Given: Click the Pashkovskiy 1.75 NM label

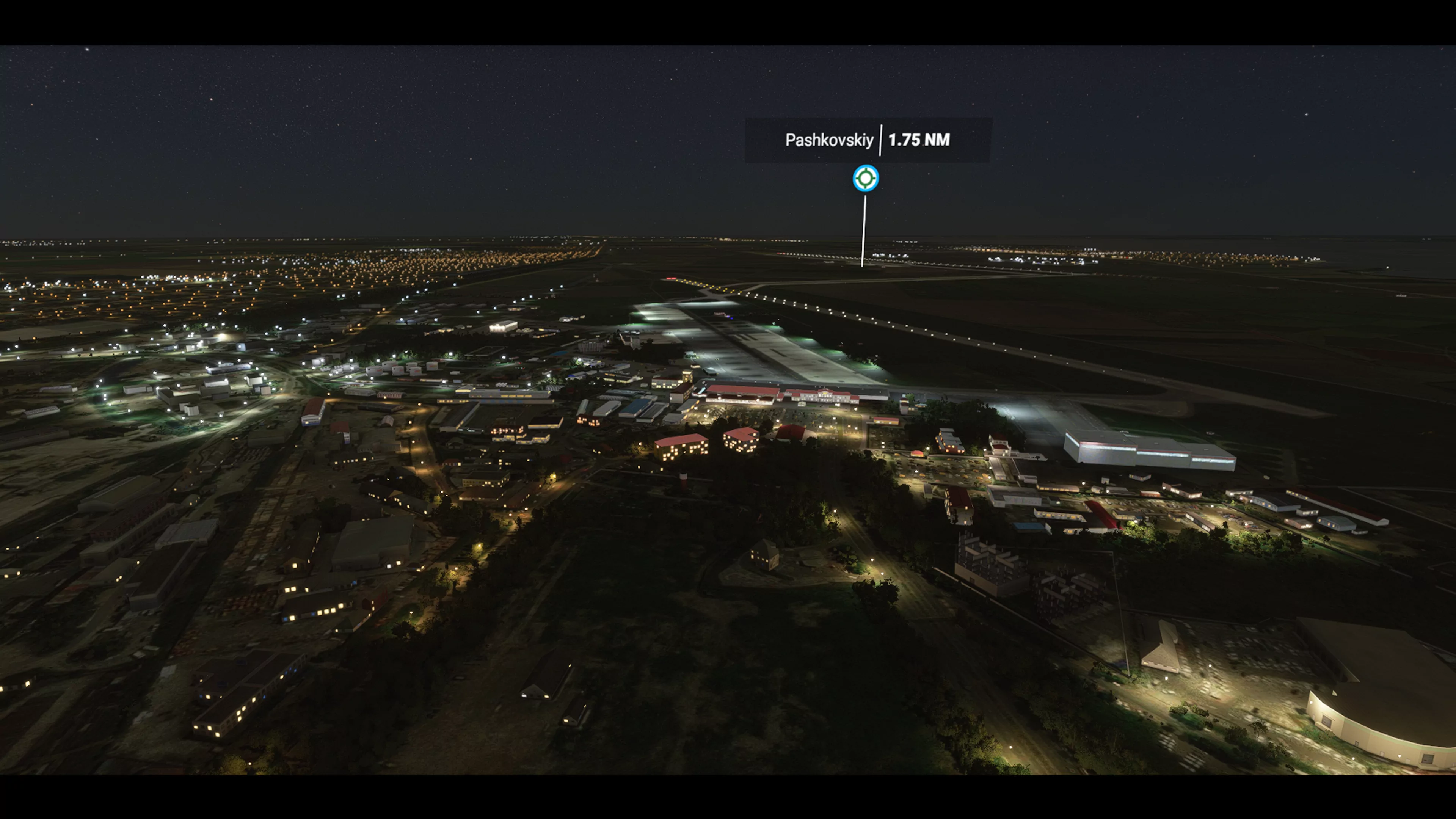Looking at the screenshot, I should (x=868, y=140).
